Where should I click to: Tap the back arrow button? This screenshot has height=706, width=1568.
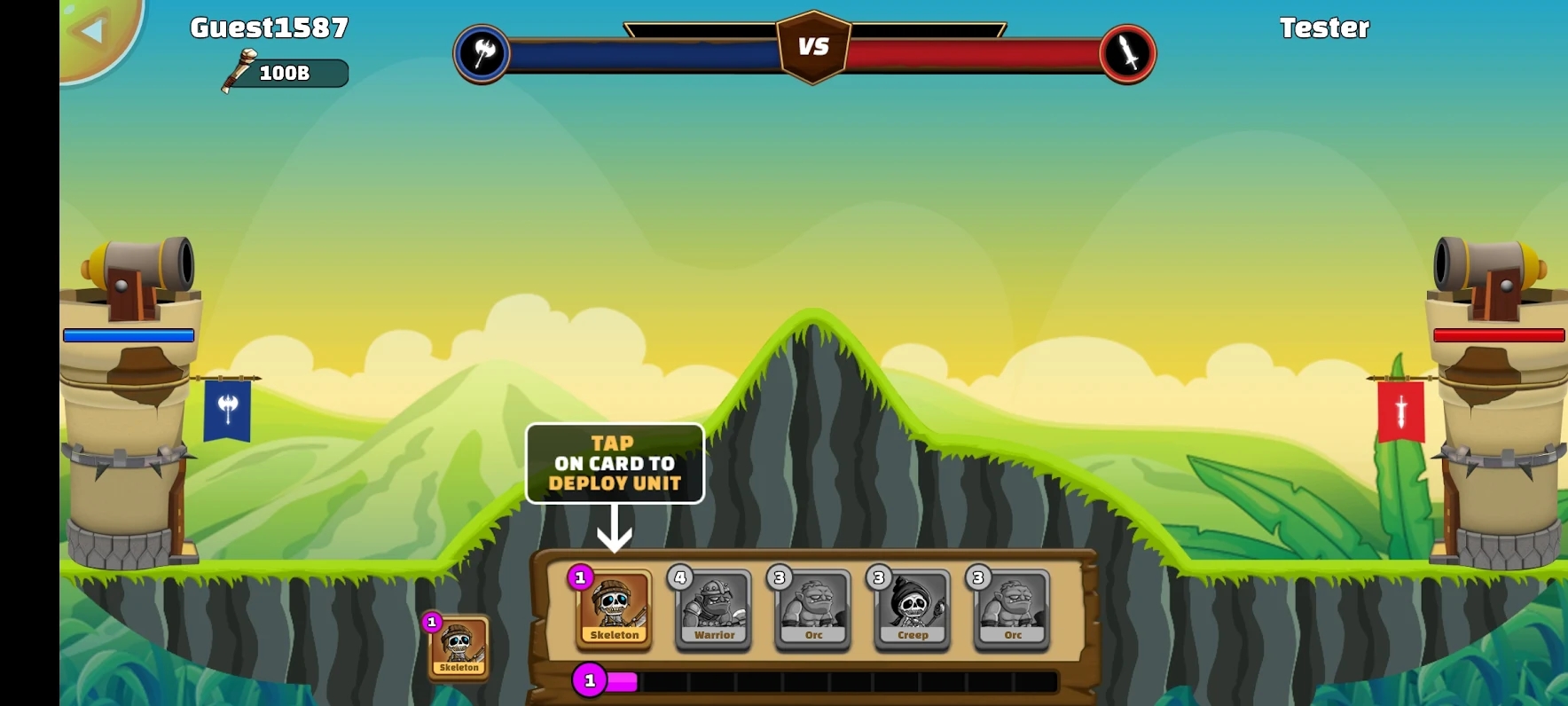[92, 31]
